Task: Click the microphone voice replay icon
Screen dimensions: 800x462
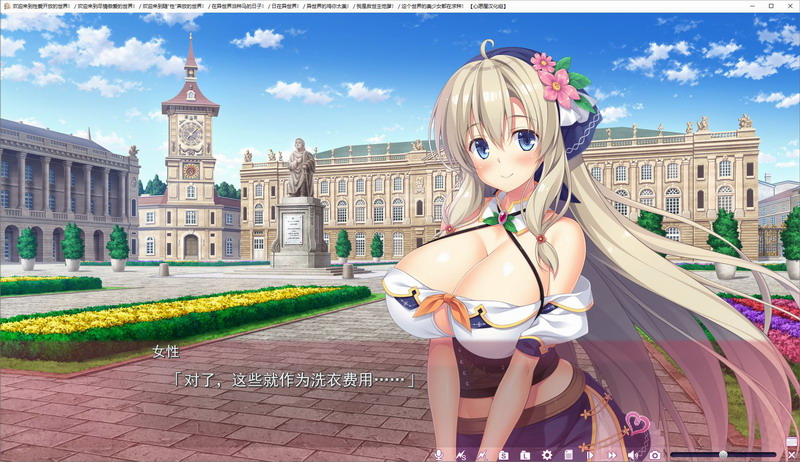Action: 437,455
